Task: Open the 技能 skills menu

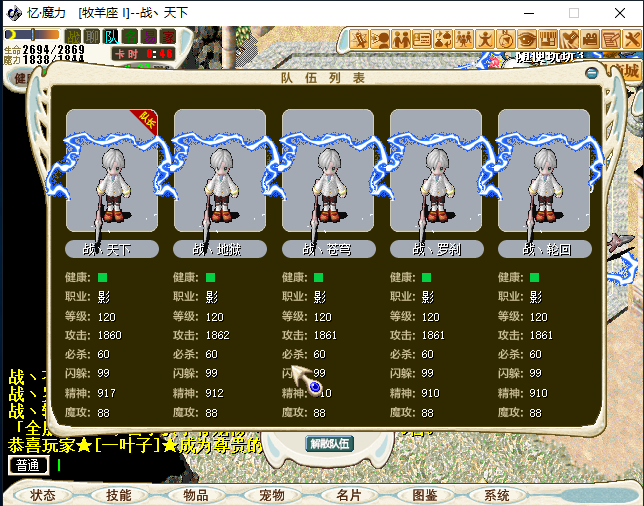Action: click(119, 495)
